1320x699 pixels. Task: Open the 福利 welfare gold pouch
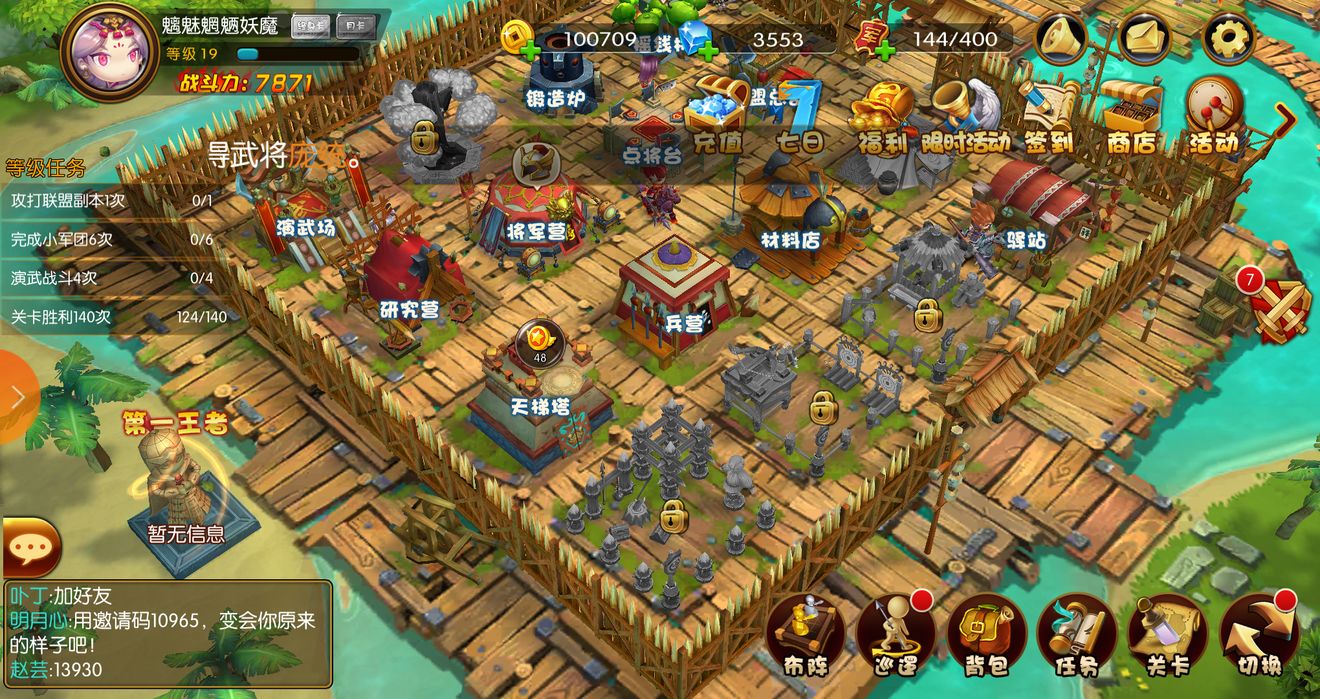pos(882,115)
